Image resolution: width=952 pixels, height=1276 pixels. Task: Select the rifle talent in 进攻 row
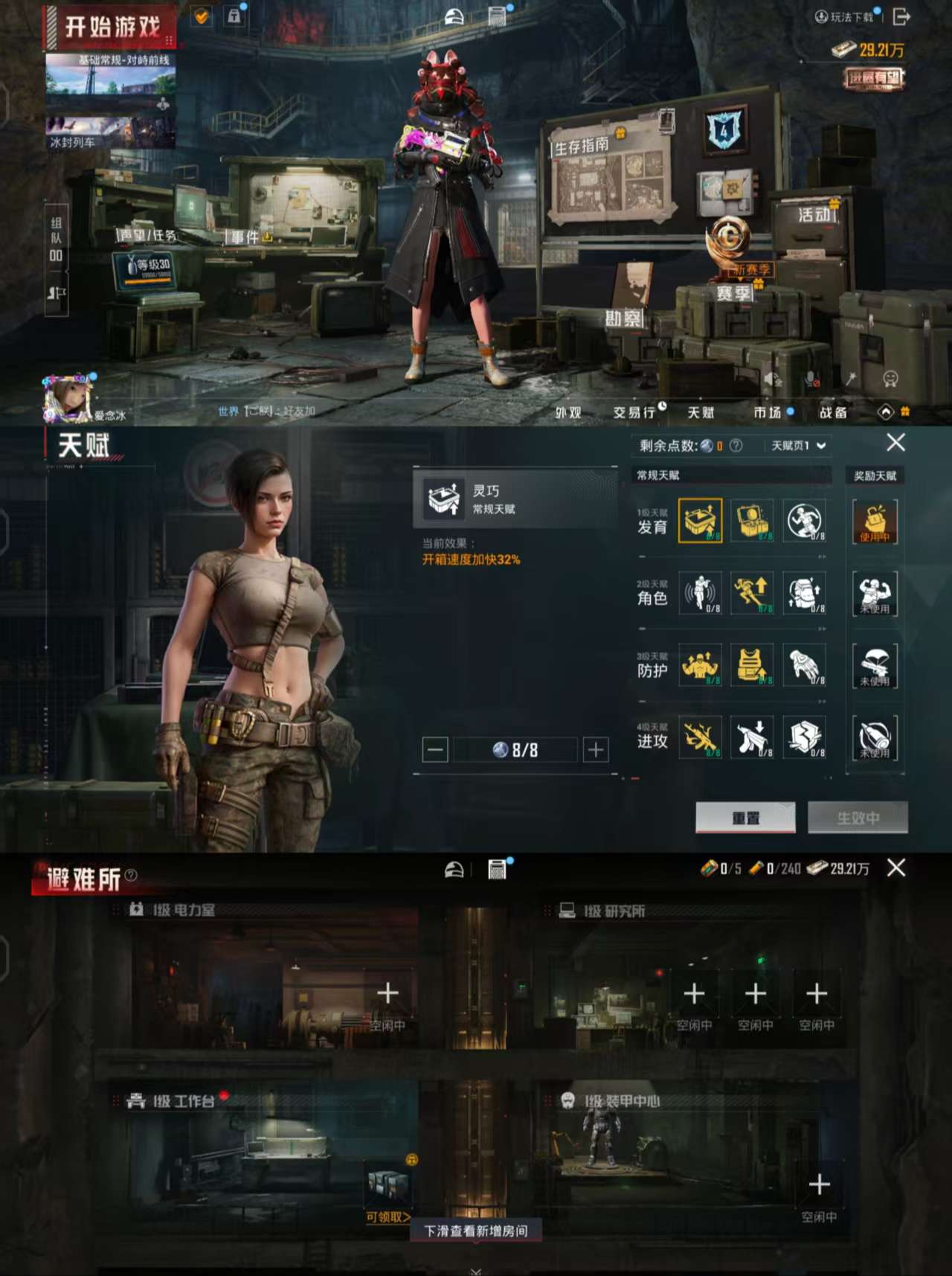(x=700, y=737)
